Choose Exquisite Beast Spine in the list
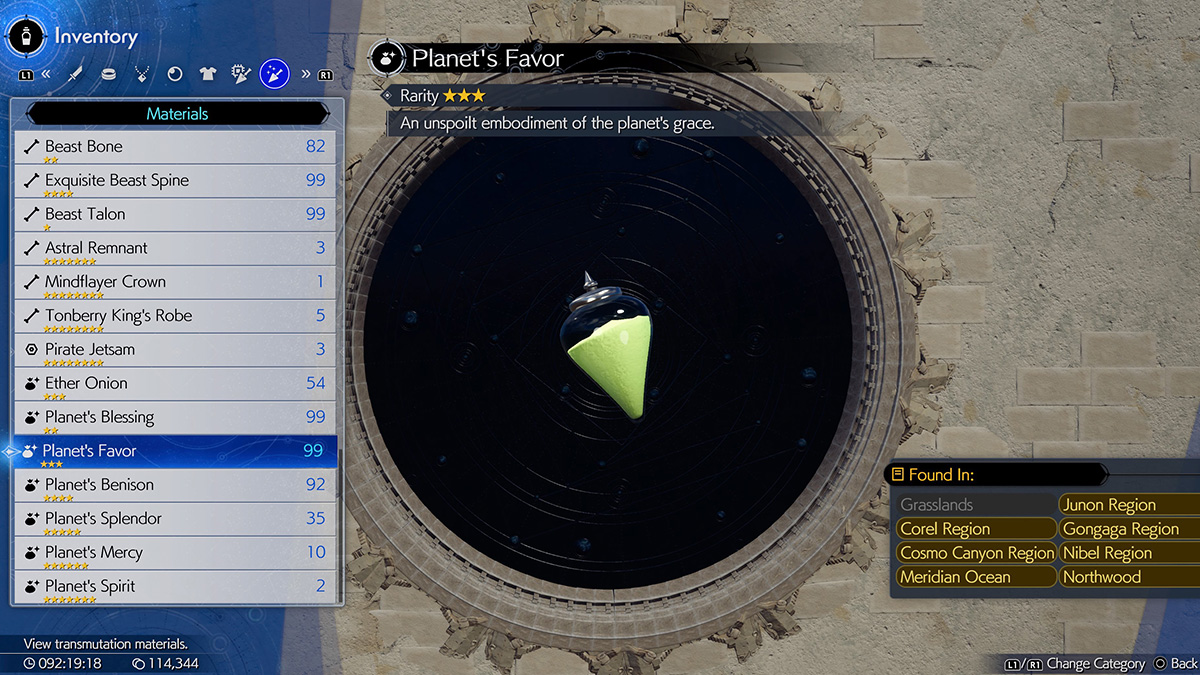 coord(177,181)
